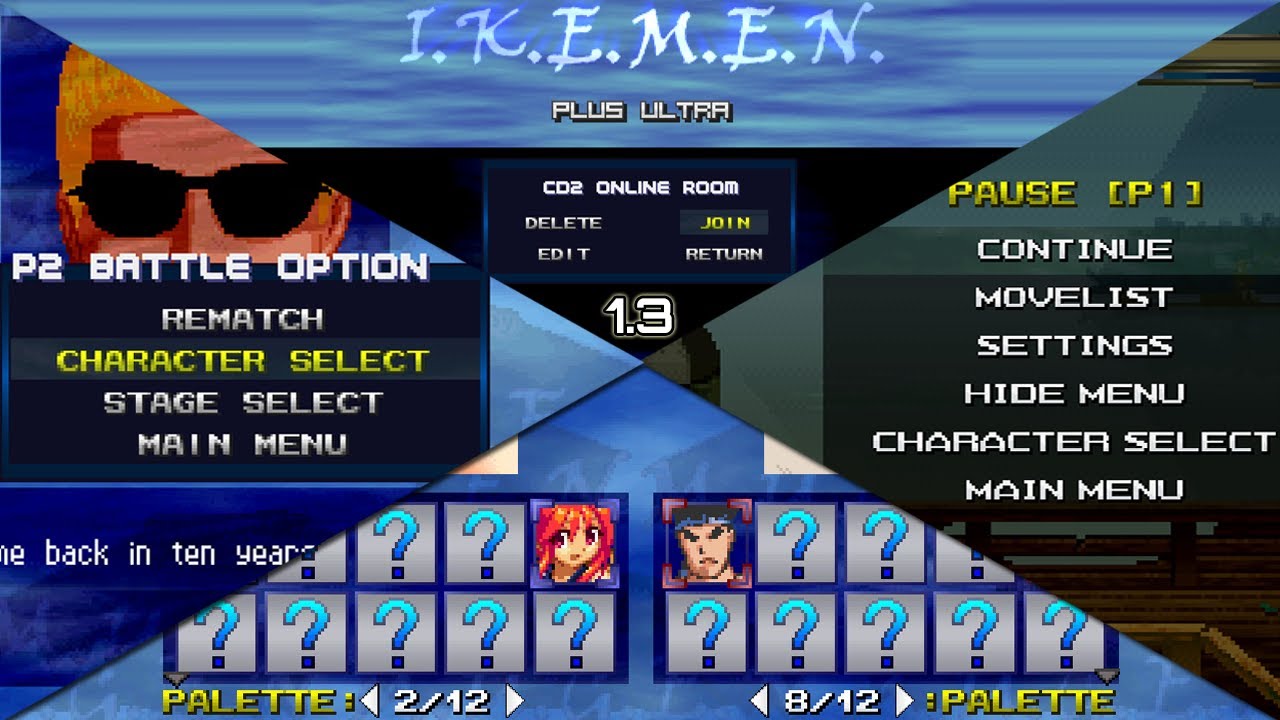Image resolution: width=1280 pixels, height=720 pixels.
Task: Choose Character Select in P2 Battle Option
Action: pos(242,360)
